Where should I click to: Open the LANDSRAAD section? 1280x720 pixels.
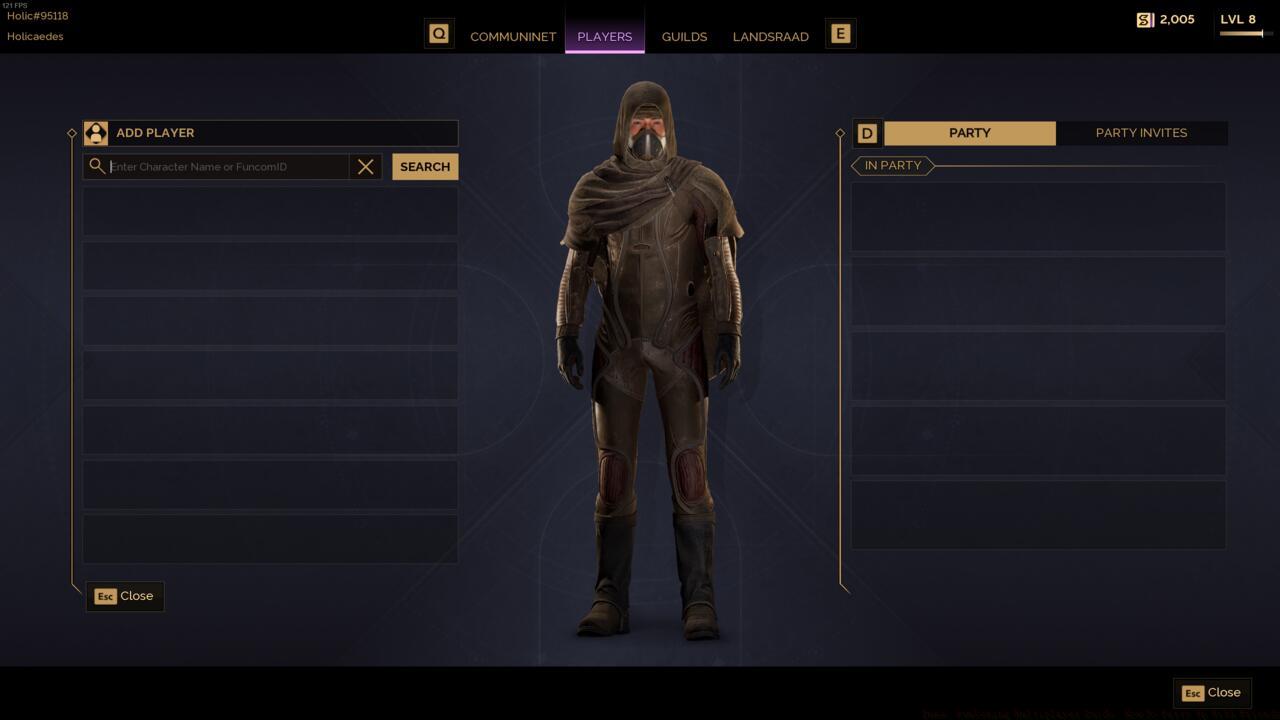pos(771,36)
